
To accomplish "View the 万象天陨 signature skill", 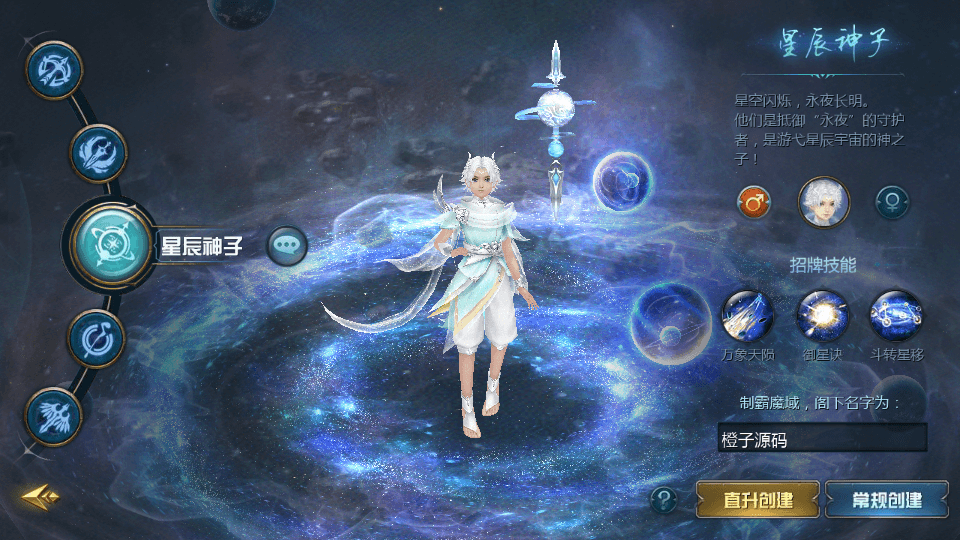I will coord(747,316).
